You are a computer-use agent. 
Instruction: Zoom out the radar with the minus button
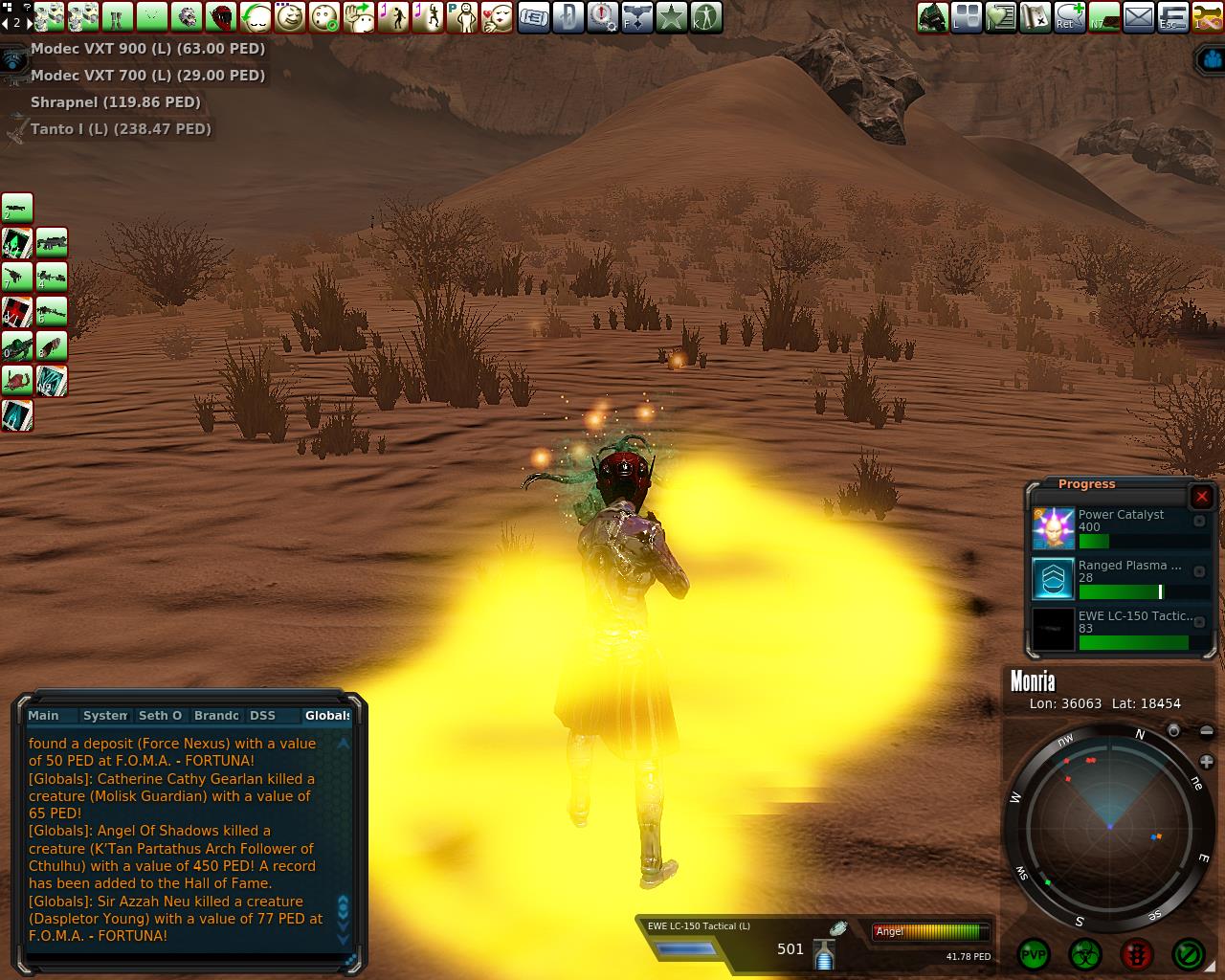[x=1206, y=732]
